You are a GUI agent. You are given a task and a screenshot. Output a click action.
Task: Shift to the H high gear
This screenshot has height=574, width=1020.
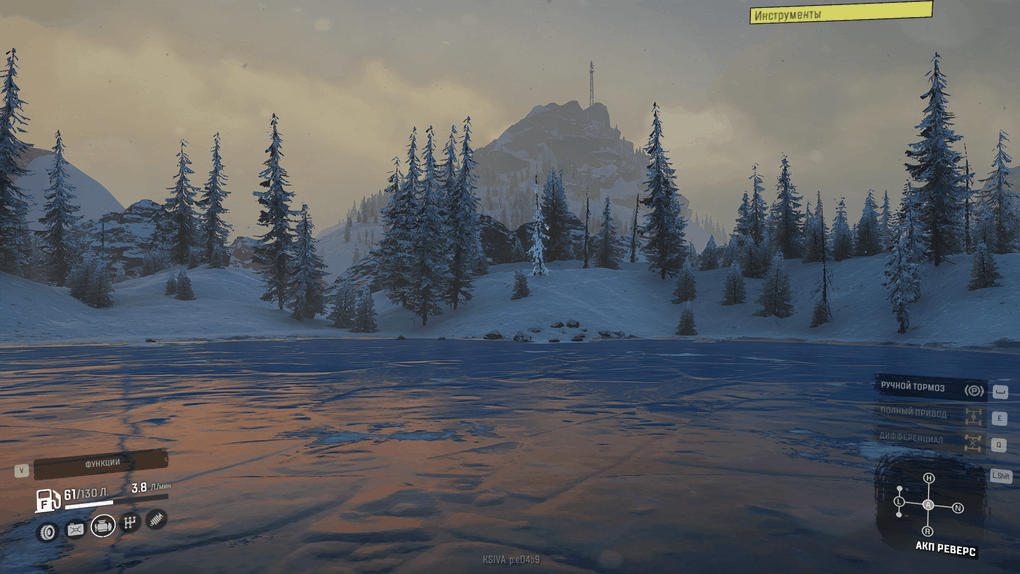[928, 478]
